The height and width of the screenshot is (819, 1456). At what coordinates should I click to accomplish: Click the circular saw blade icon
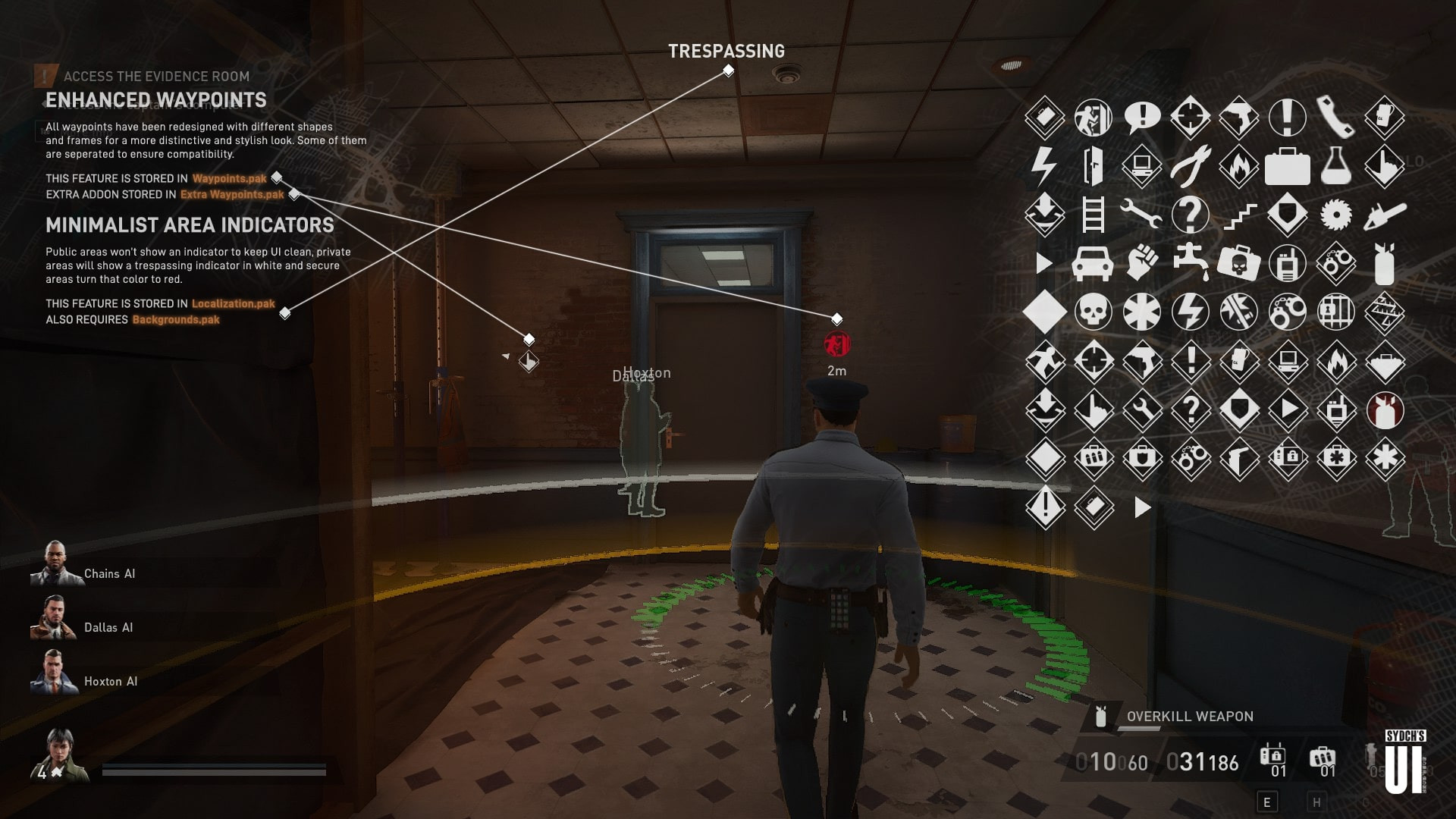1336,214
